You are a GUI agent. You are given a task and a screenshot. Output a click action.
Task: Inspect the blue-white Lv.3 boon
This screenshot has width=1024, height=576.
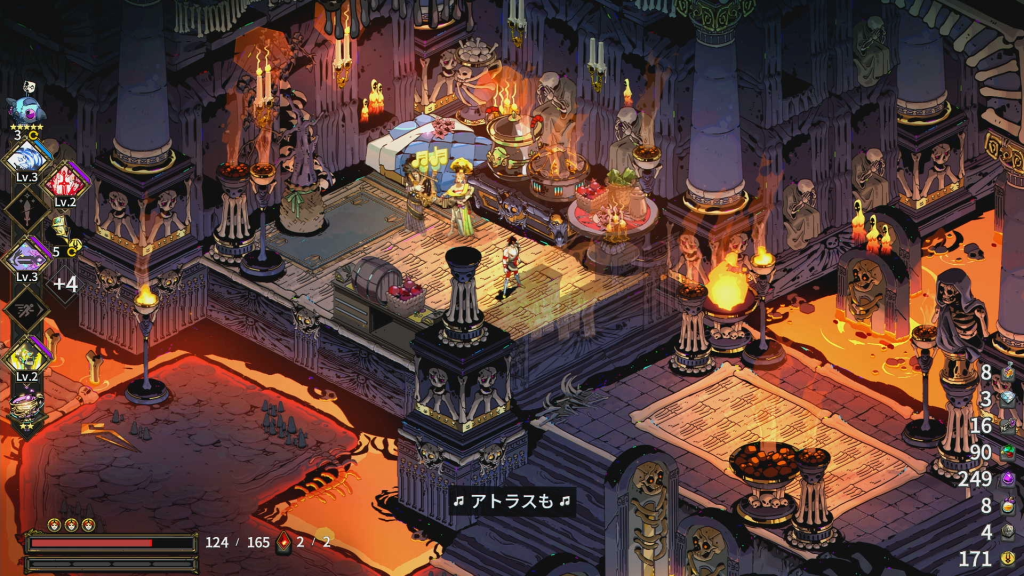pos(26,160)
